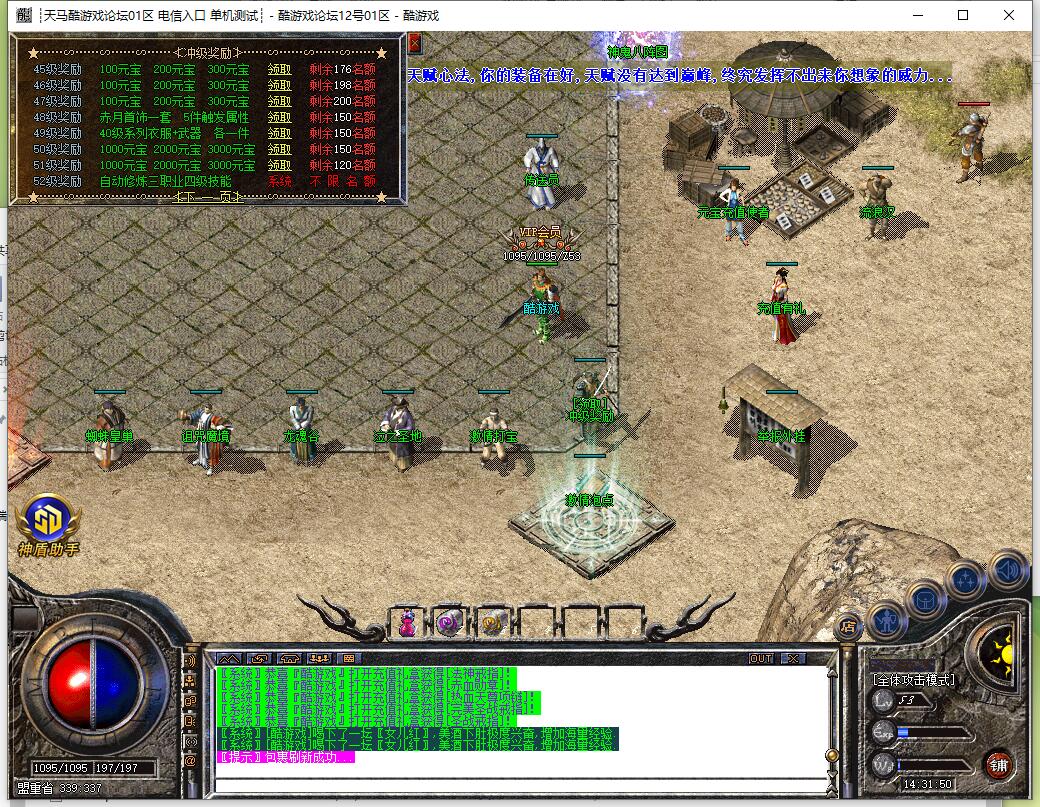Open the 店 shop button
Viewport: 1040px width, 807px height.
[x=848, y=628]
